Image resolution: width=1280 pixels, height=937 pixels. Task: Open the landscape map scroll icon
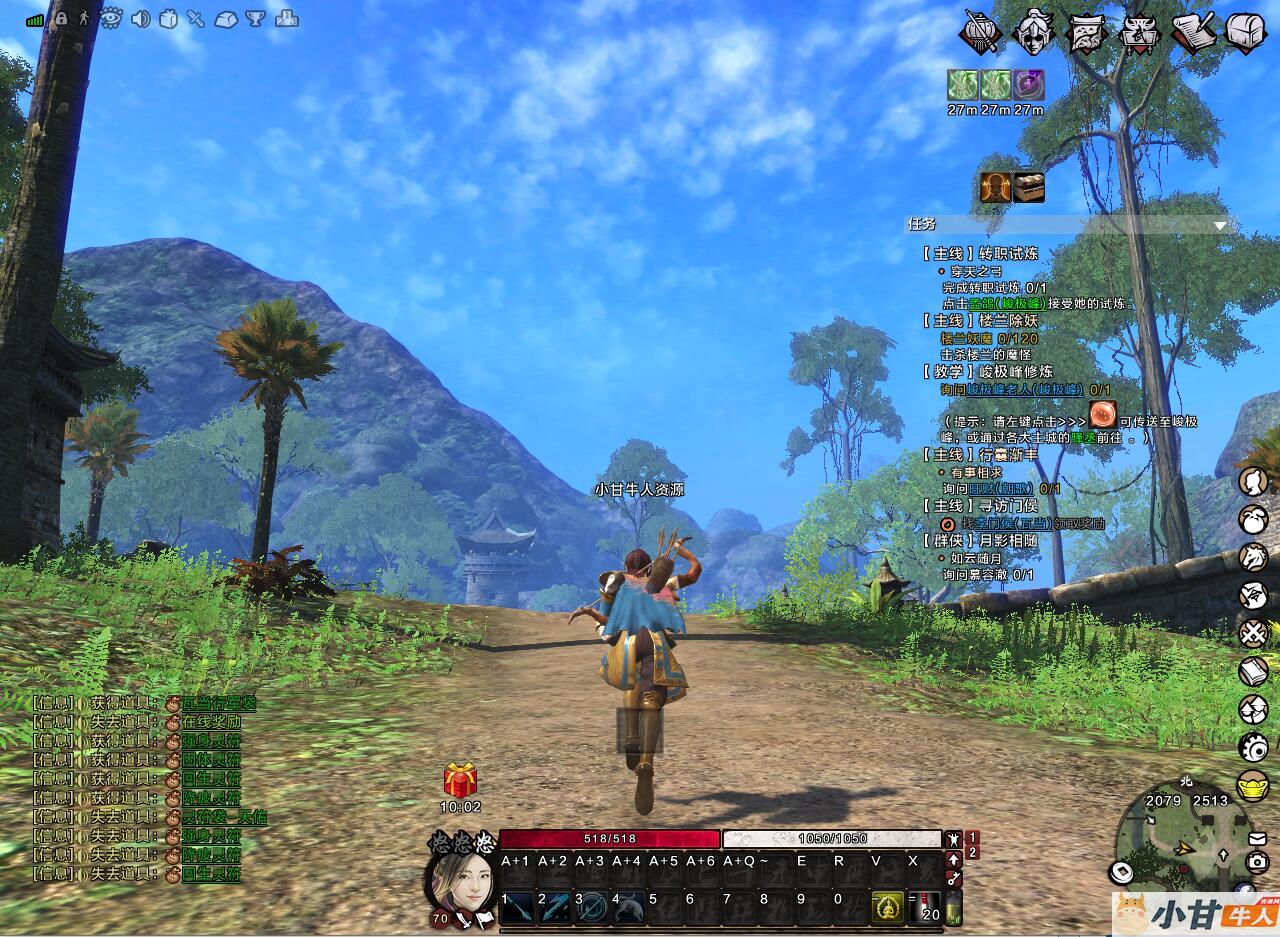pos(1086,33)
